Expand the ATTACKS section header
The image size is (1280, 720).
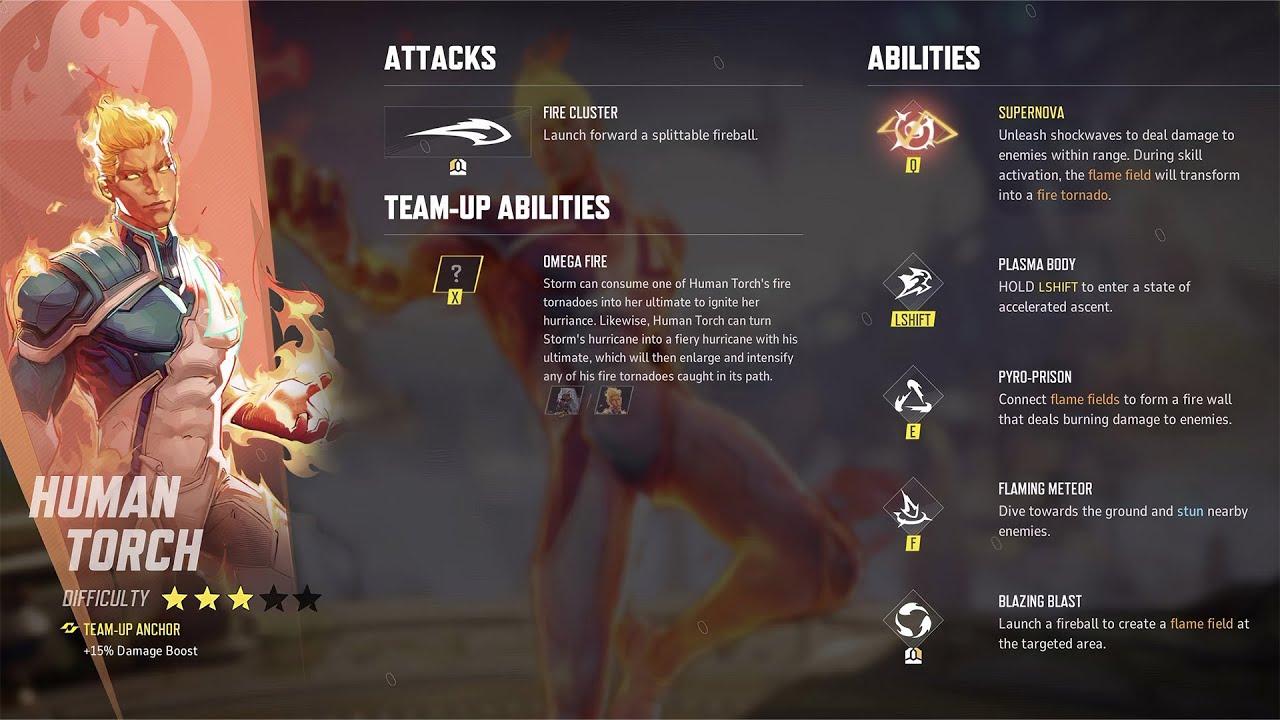(440, 58)
